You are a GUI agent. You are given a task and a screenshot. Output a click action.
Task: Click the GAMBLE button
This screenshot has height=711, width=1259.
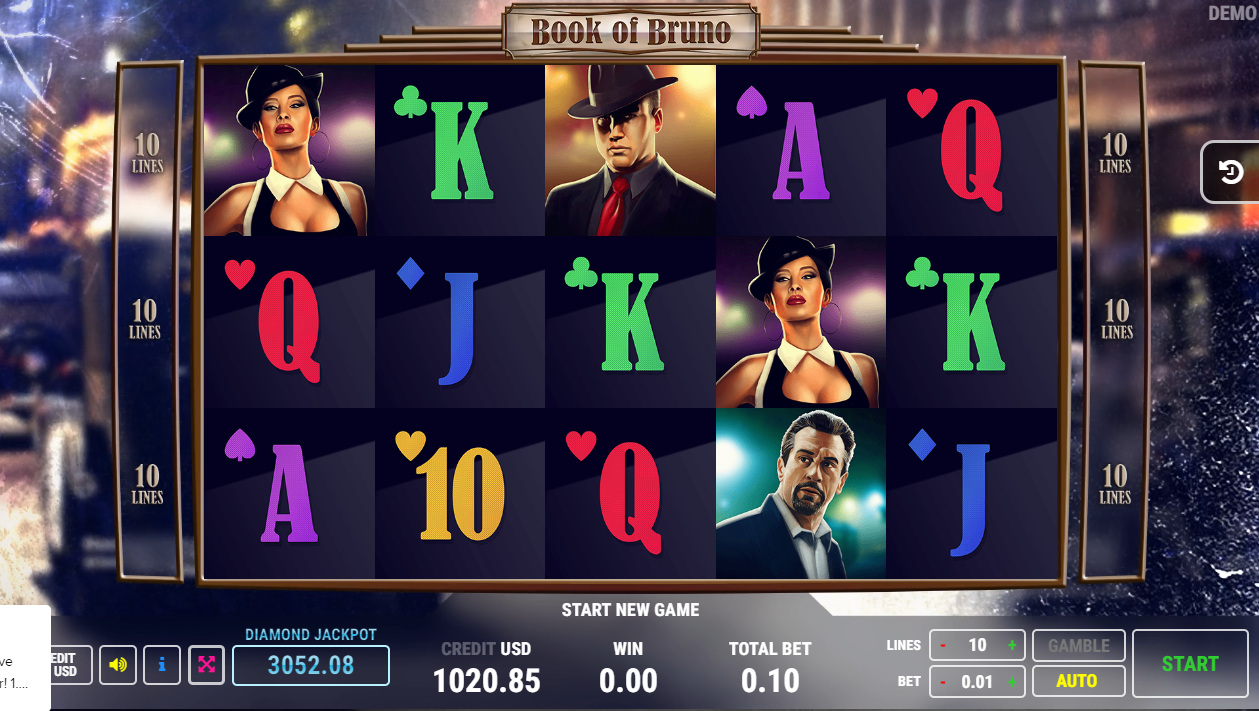click(x=1077, y=646)
